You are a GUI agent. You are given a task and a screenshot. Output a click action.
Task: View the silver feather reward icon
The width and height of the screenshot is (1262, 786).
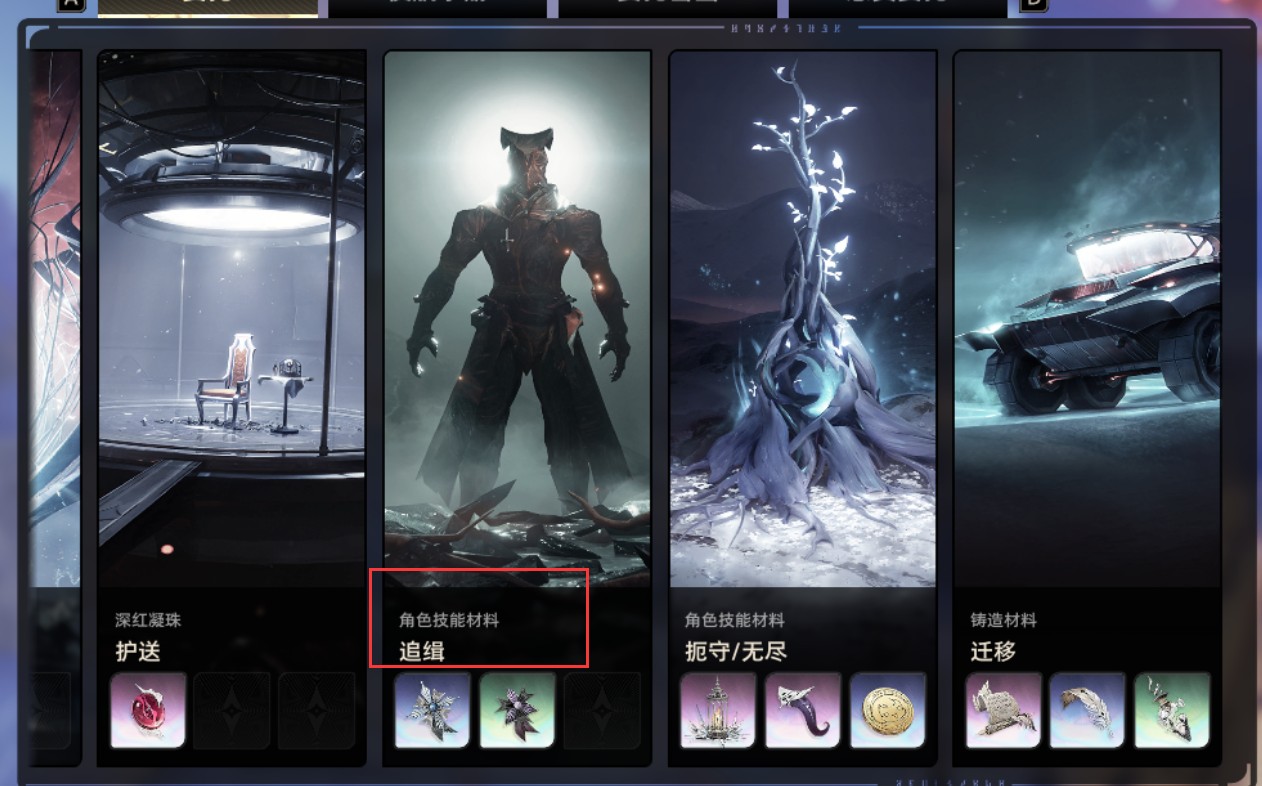click(1088, 710)
